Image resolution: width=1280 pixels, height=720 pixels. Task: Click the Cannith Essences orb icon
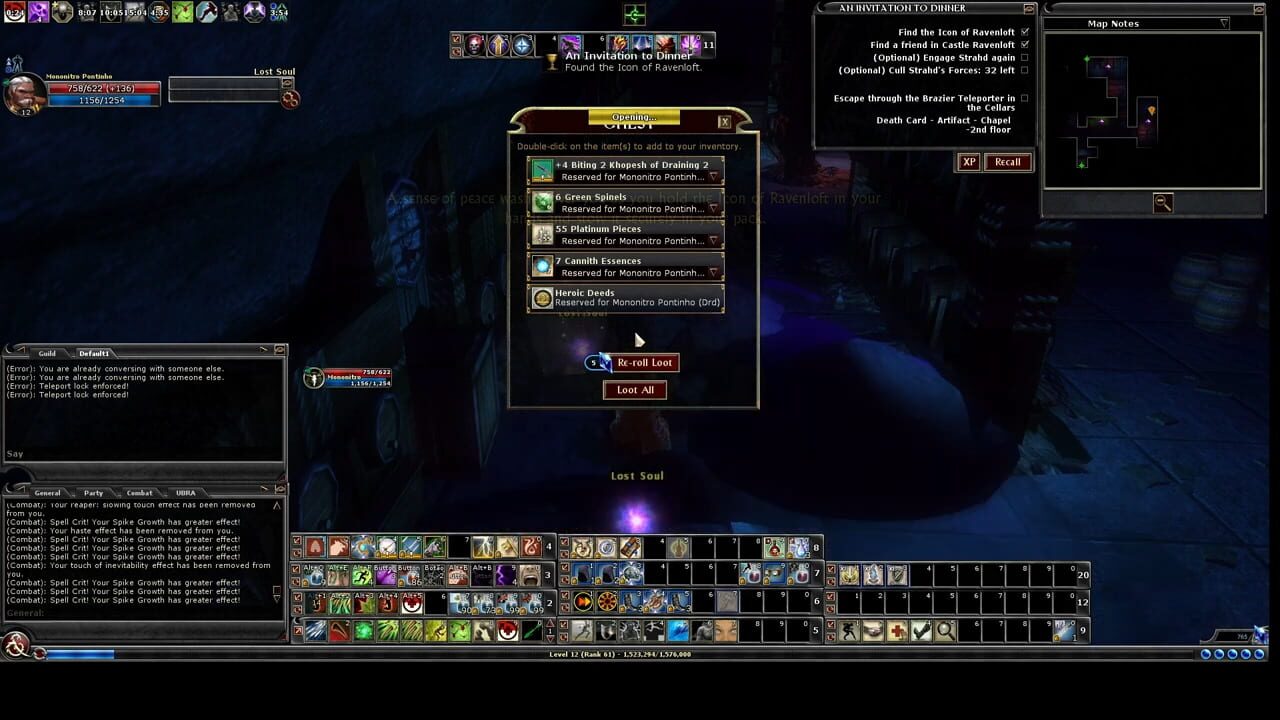click(x=541, y=265)
